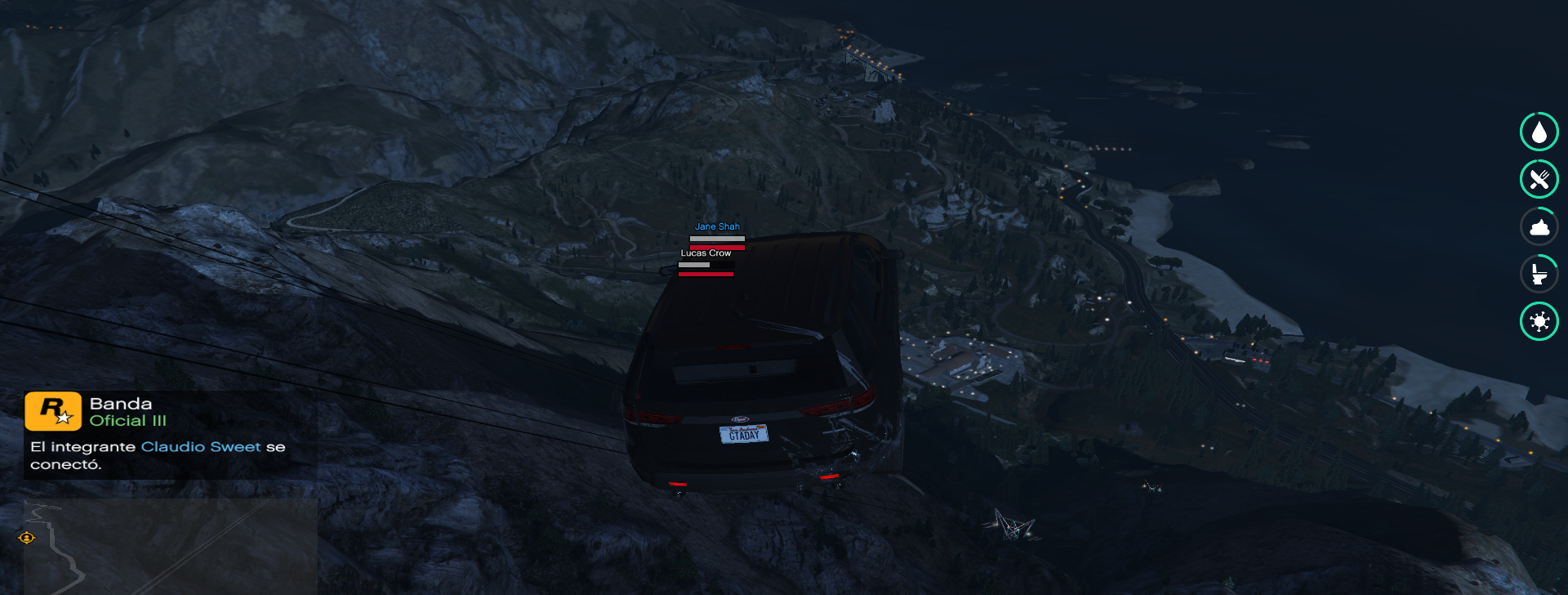This screenshot has width=1568, height=595.
Task: Select the toilet status icon
Action: 1539,274
